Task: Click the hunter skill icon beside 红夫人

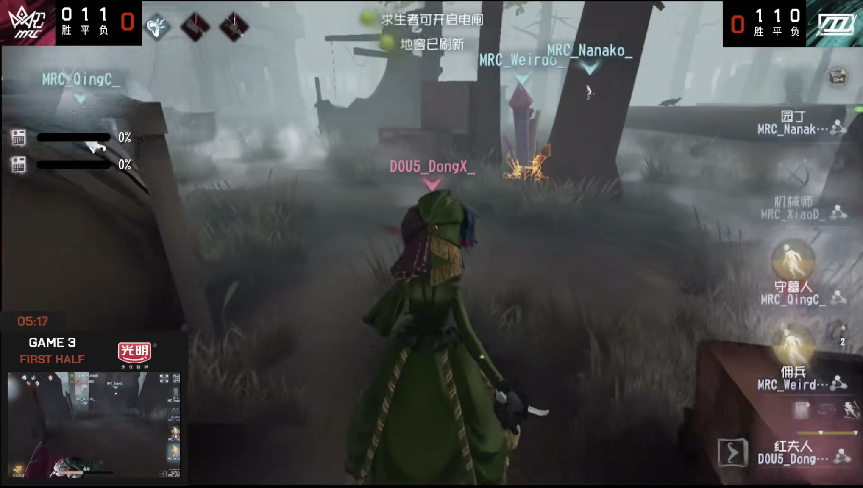Action: pyautogui.click(x=732, y=452)
